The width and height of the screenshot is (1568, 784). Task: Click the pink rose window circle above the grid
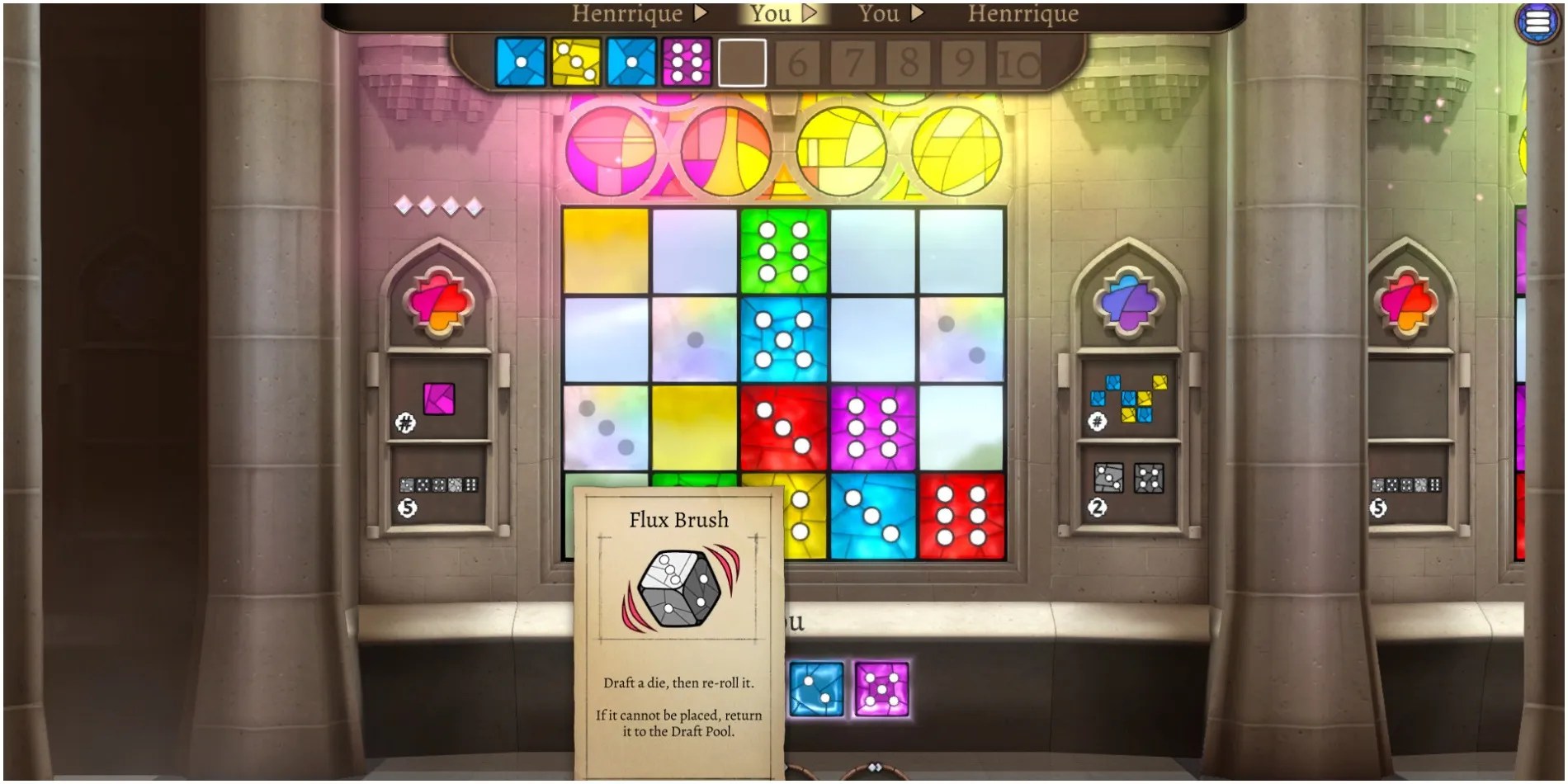[612, 152]
